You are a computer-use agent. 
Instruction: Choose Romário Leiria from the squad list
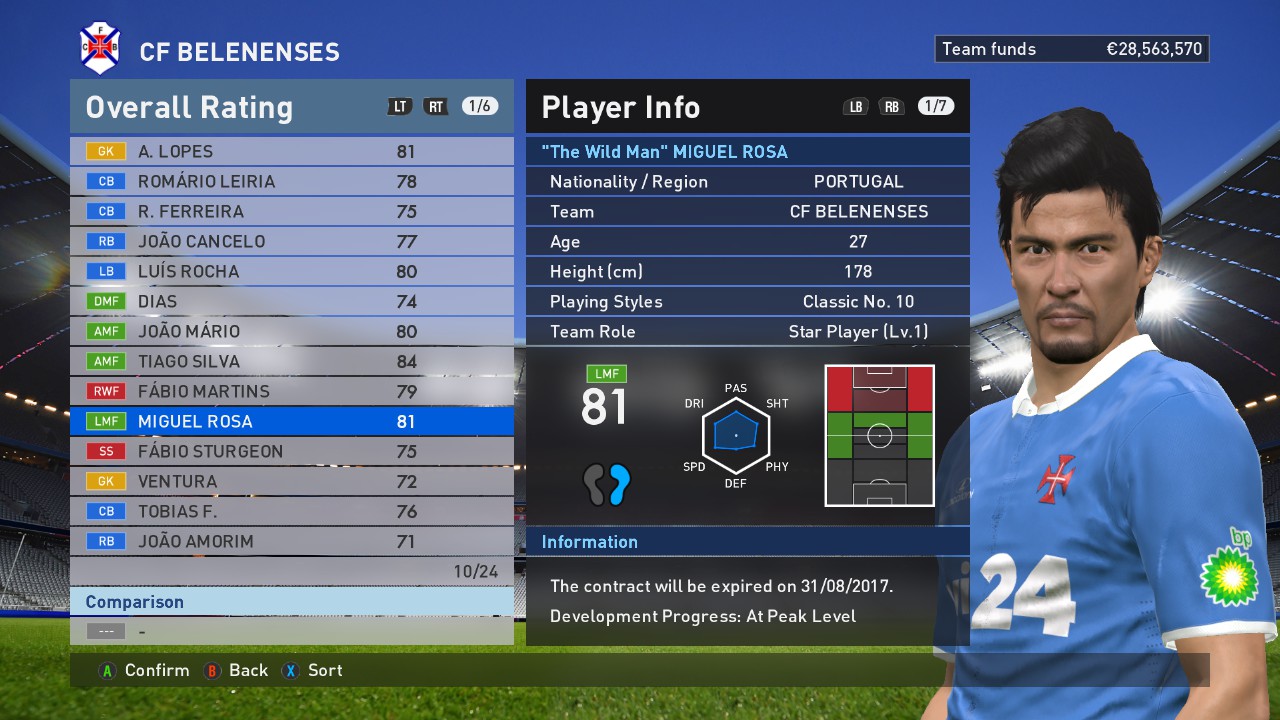pos(290,182)
